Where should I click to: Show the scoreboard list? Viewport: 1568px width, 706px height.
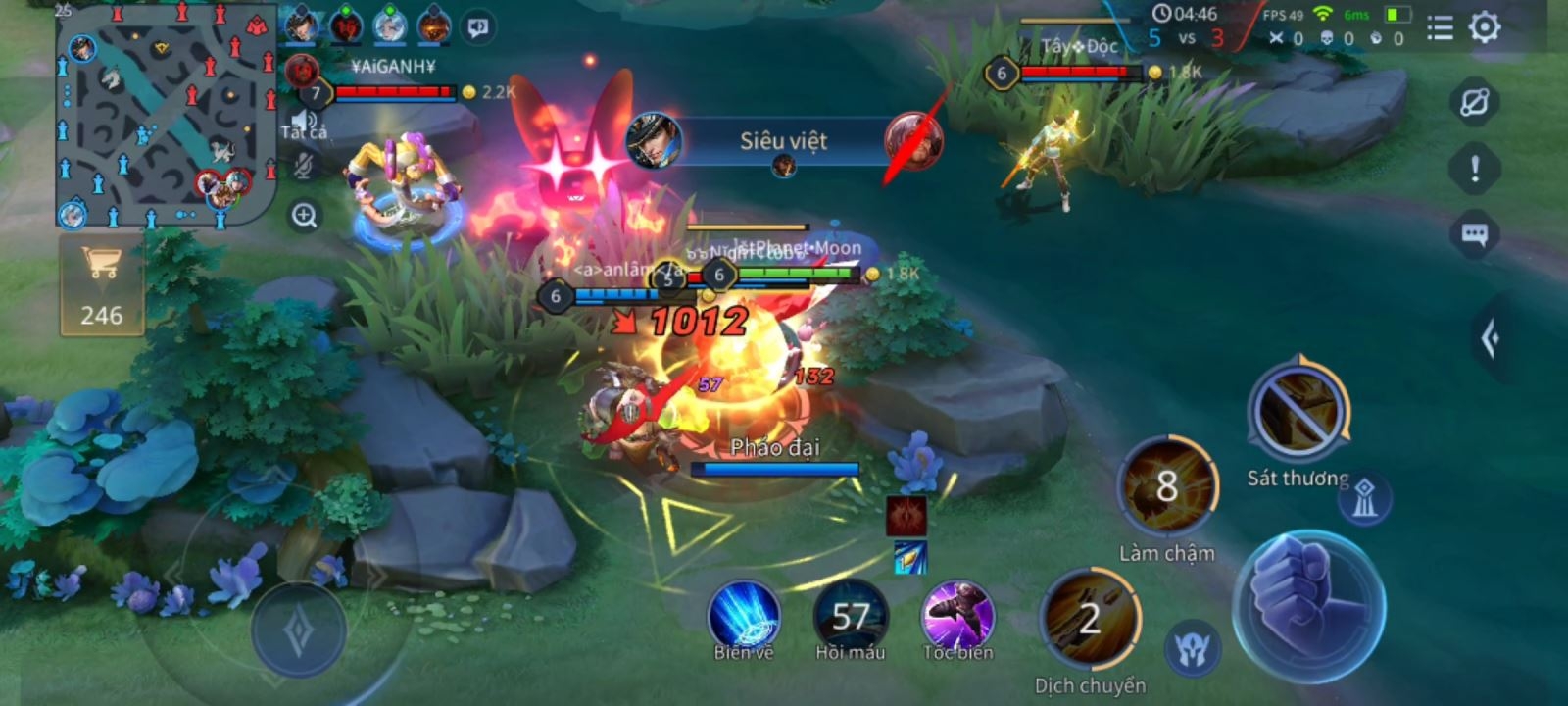[1440, 28]
